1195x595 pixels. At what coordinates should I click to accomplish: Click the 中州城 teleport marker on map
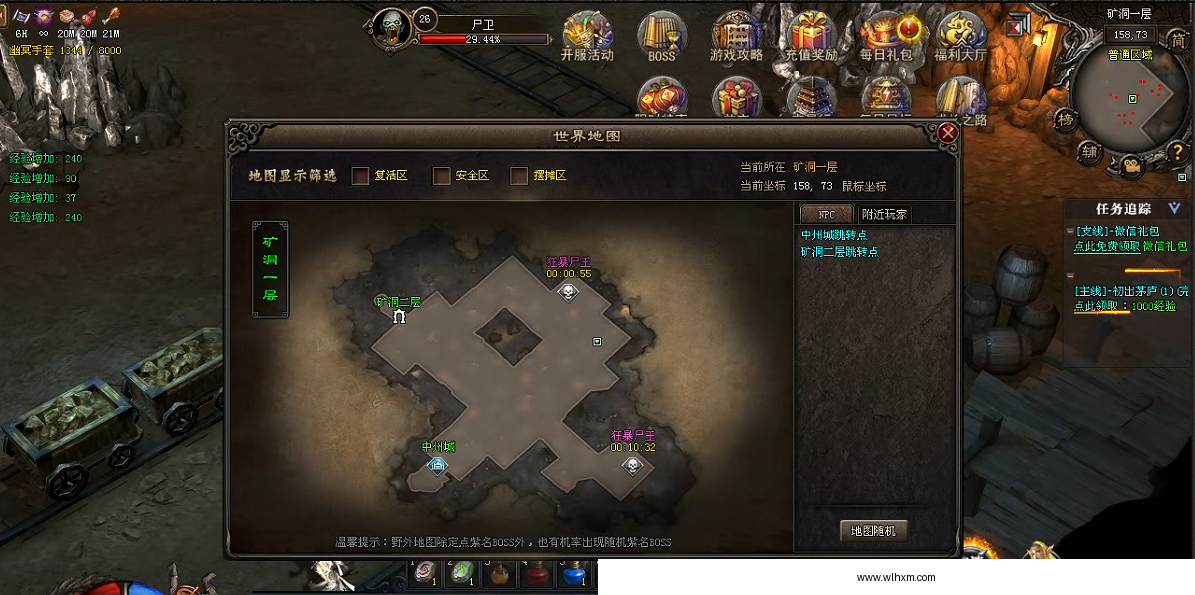tap(438, 464)
